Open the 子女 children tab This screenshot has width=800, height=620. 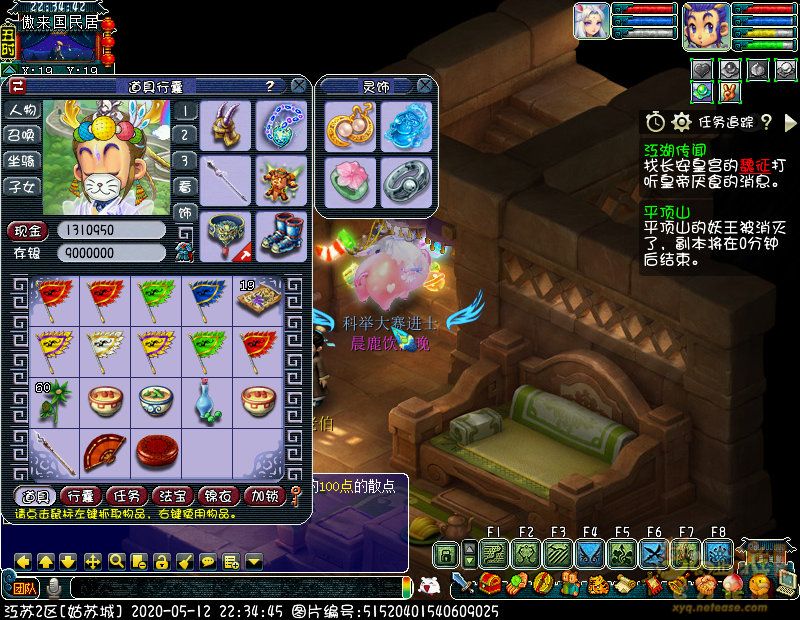point(22,185)
